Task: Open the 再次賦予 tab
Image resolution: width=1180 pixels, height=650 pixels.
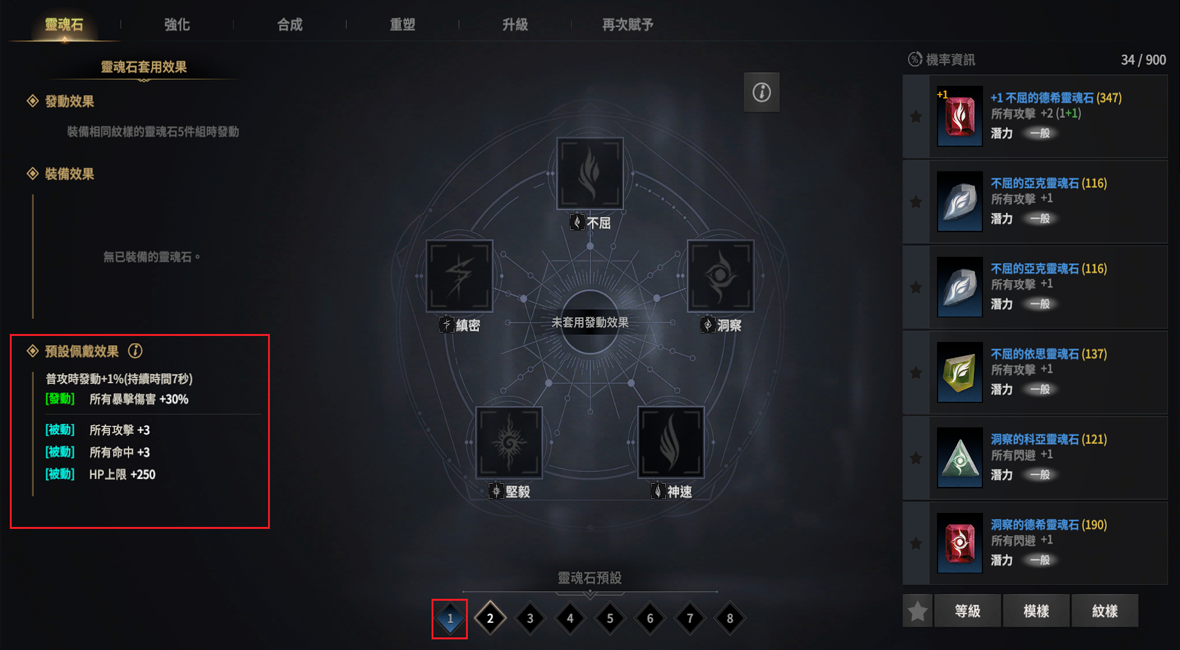Action: pyautogui.click(x=628, y=24)
